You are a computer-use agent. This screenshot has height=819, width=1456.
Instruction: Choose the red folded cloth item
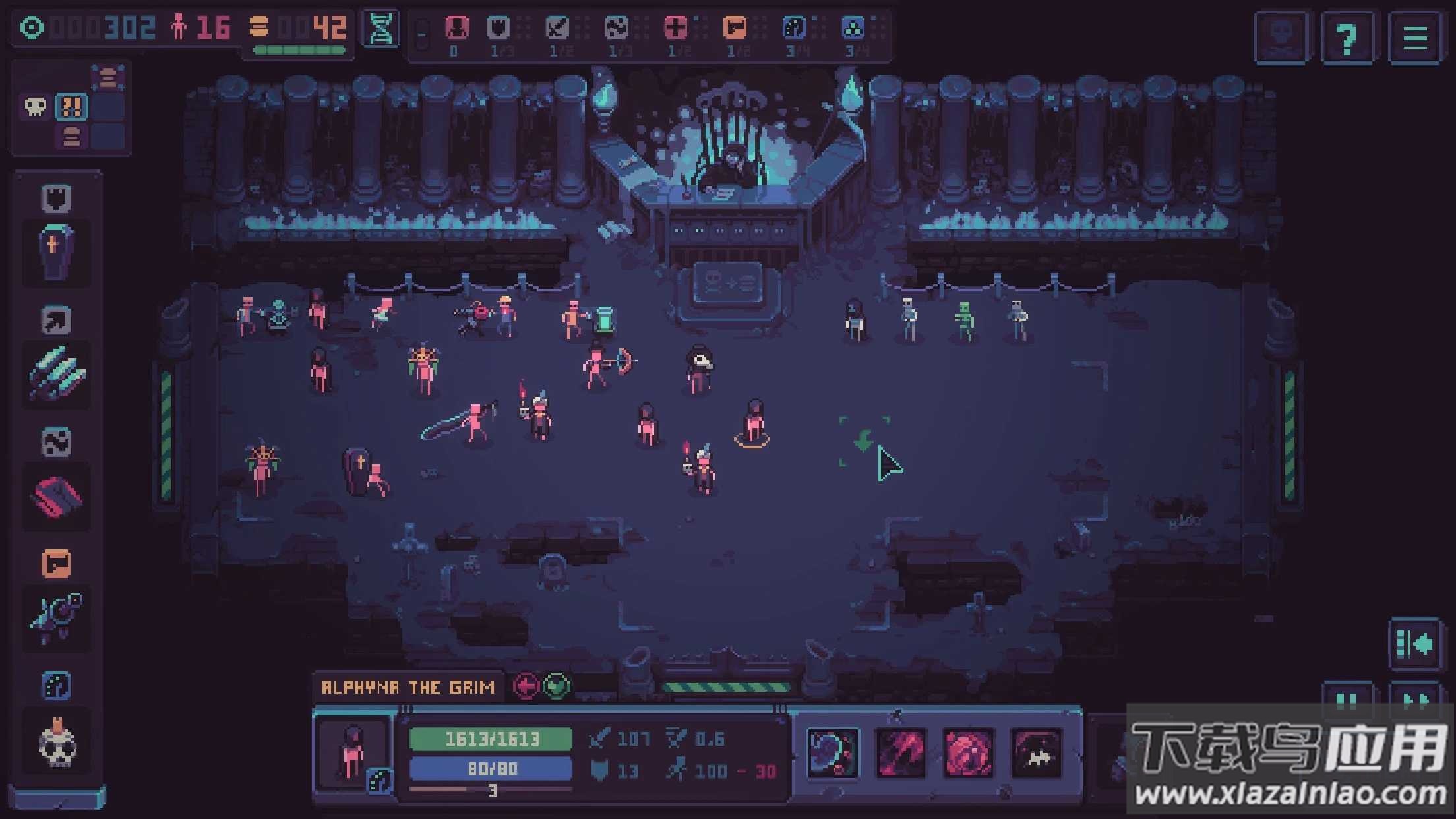pyautogui.click(x=56, y=497)
